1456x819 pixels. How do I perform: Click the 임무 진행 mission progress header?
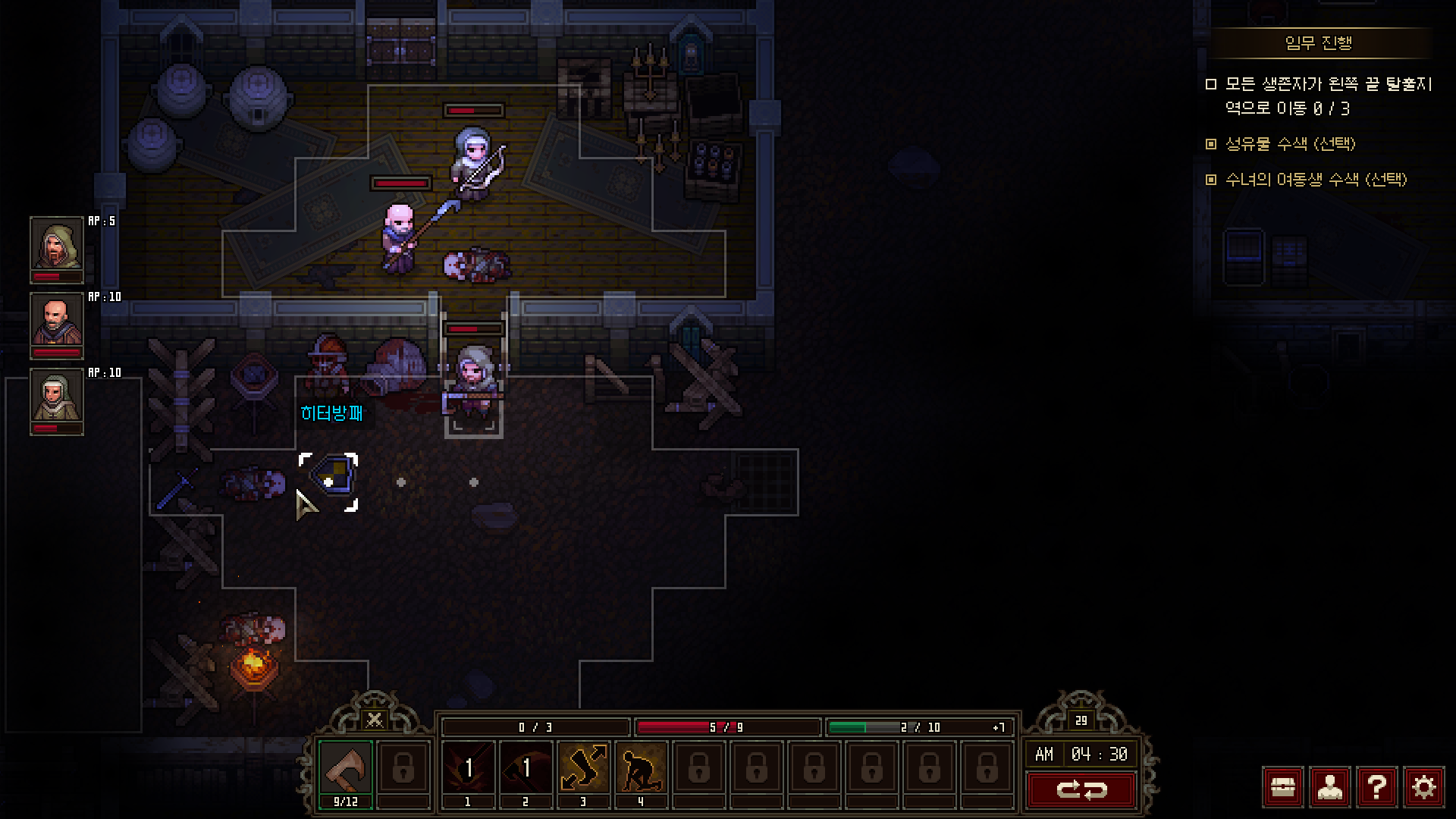click(1319, 43)
